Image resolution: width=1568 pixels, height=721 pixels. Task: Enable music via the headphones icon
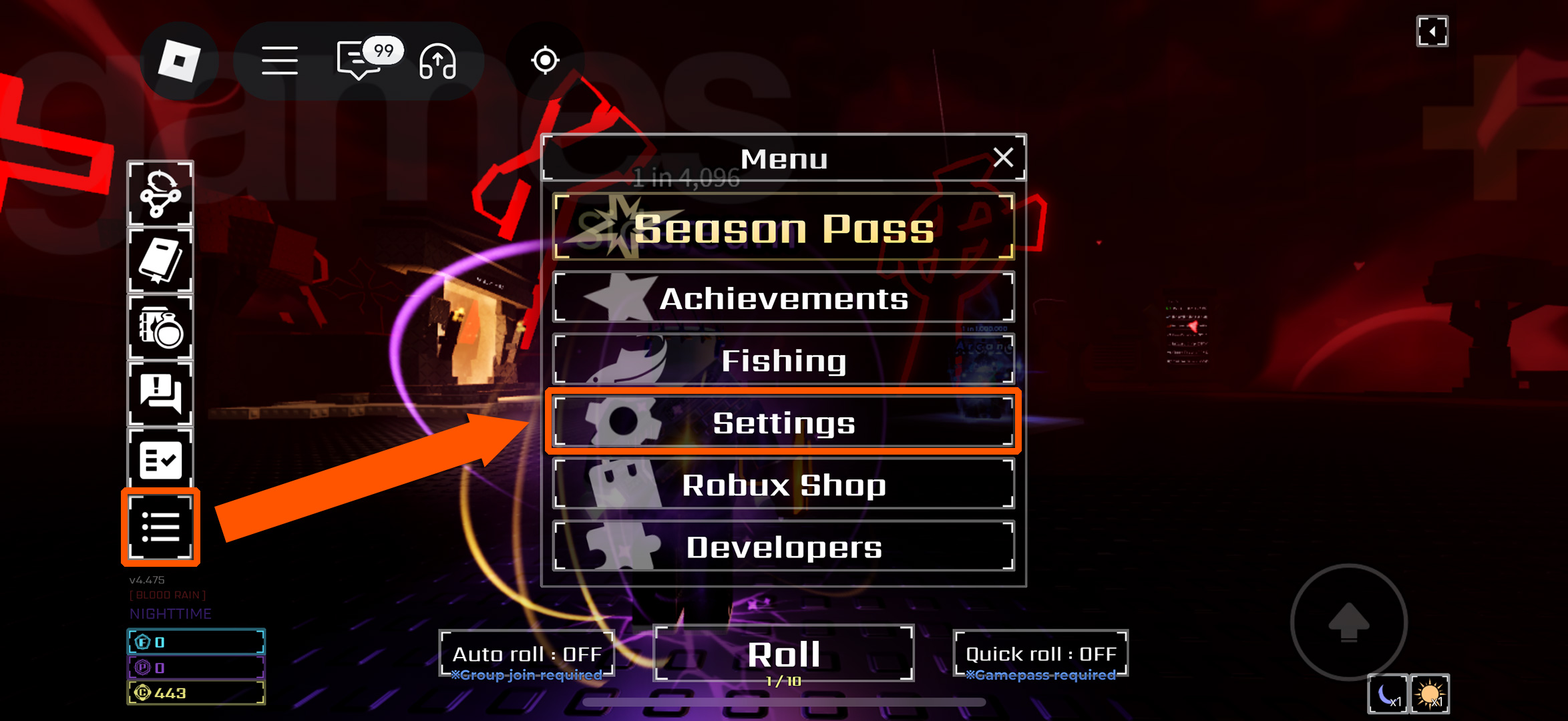[x=437, y=61]
